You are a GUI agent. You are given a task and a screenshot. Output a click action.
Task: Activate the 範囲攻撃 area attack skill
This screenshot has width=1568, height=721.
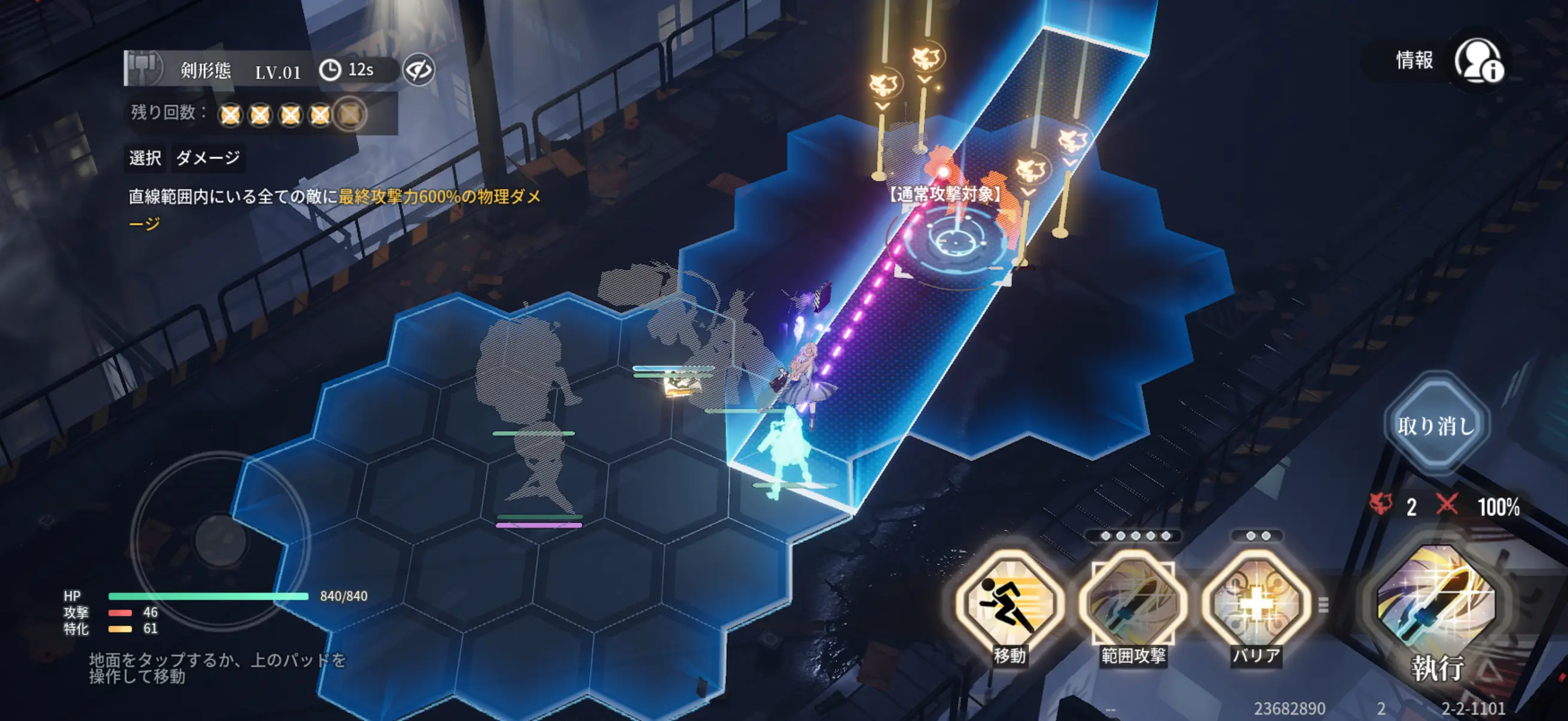(1133, 604)
